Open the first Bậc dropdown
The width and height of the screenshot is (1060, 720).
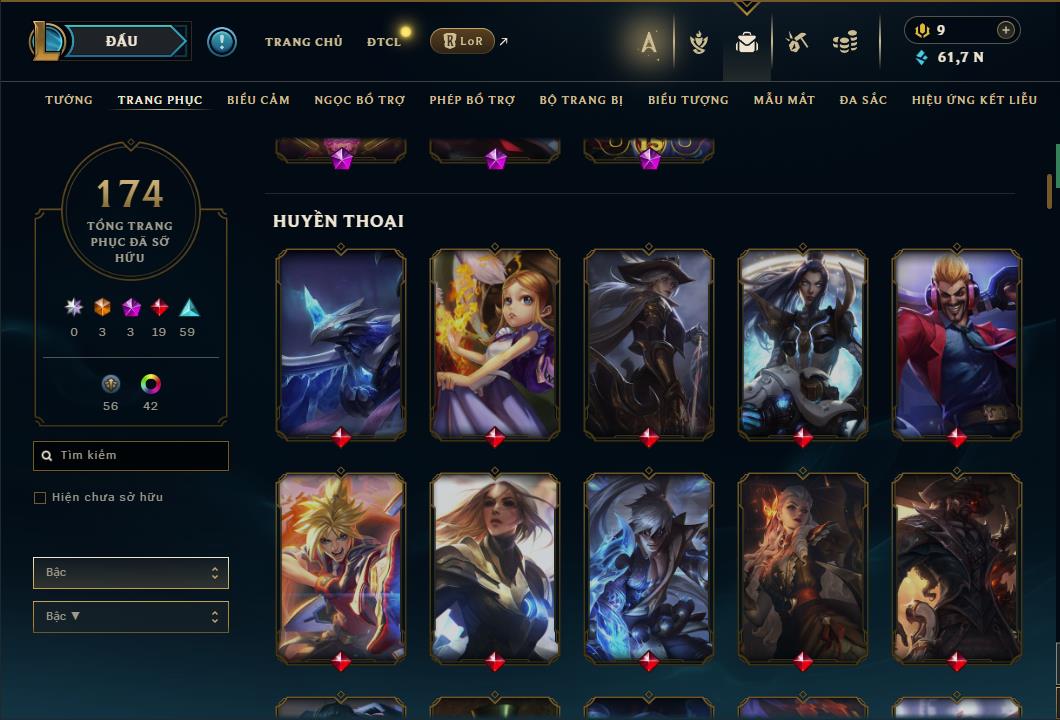(x=131, y=573)
